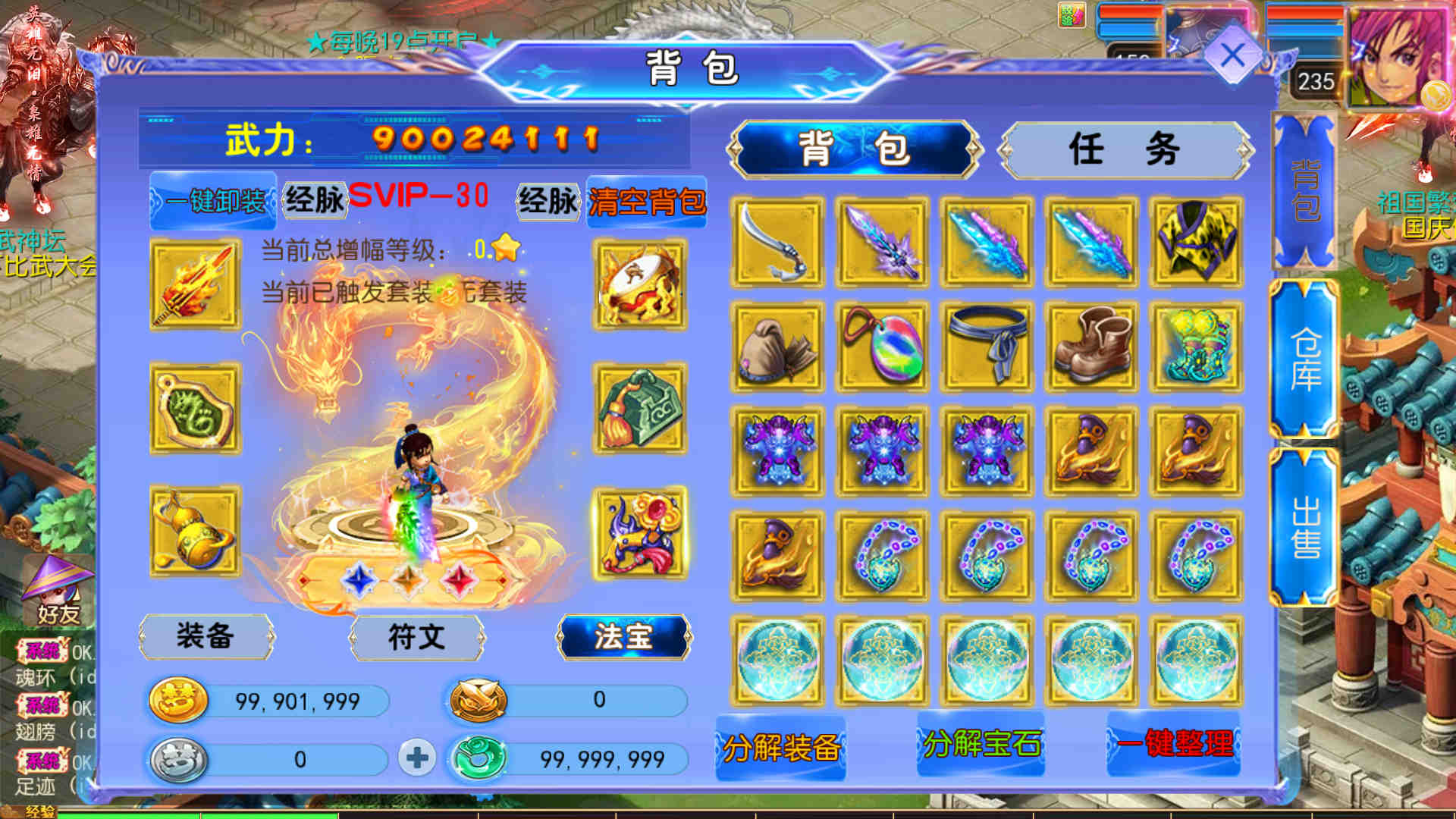Image resolution: width=1456 pixels, height=819 pixels.
Task: Switch to the 符文 rune tab
Action: (x=416, y=636)
